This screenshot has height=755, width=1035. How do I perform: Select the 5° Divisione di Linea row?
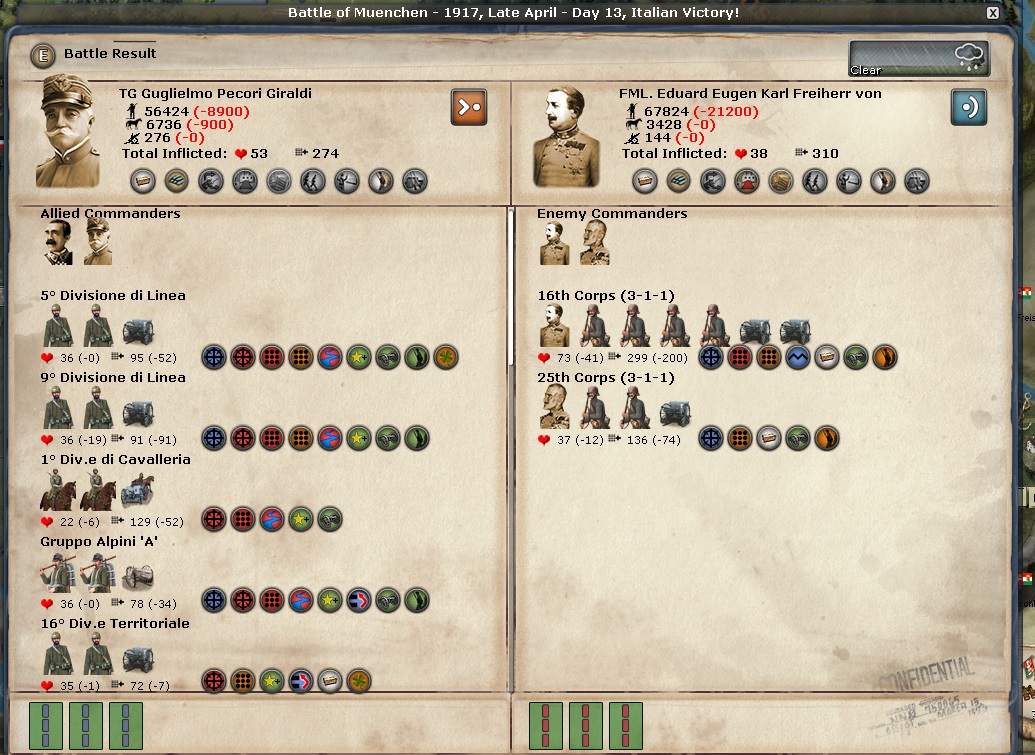tap(113, 296)
